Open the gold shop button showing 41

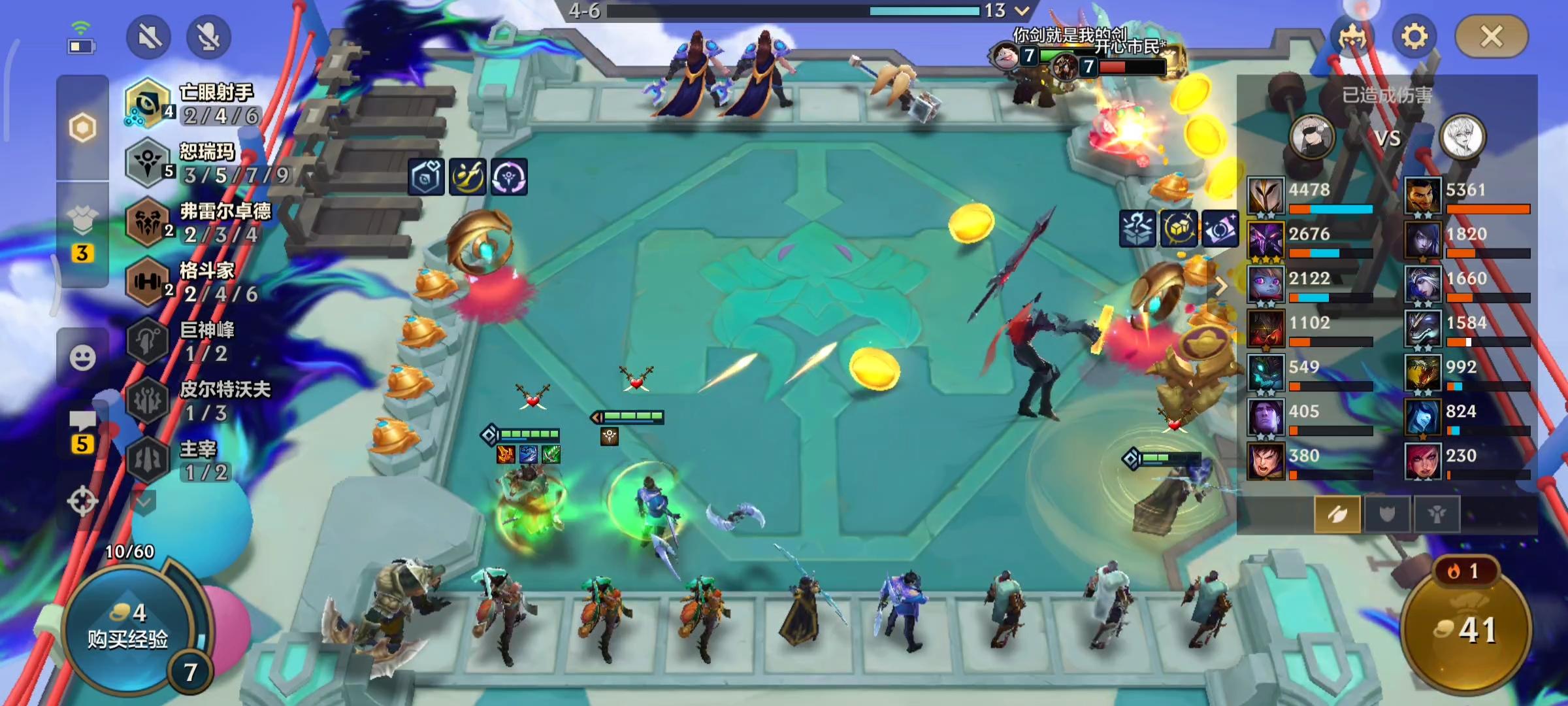click(1466, 629)
